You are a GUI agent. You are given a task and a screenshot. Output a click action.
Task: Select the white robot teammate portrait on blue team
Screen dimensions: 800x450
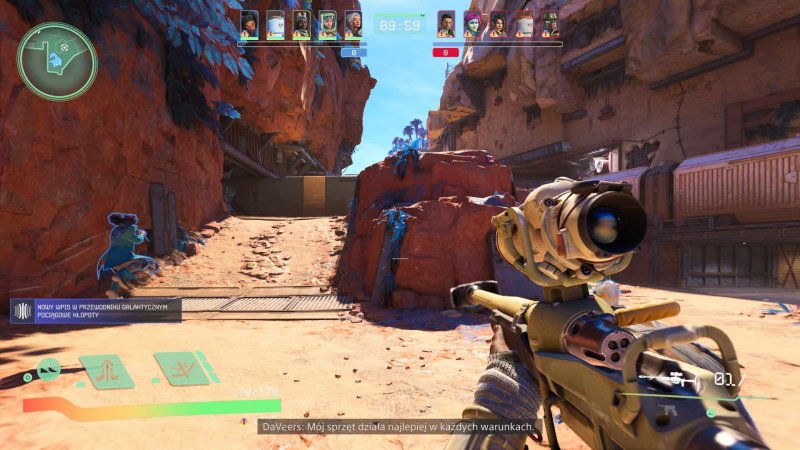pos(275,24)
